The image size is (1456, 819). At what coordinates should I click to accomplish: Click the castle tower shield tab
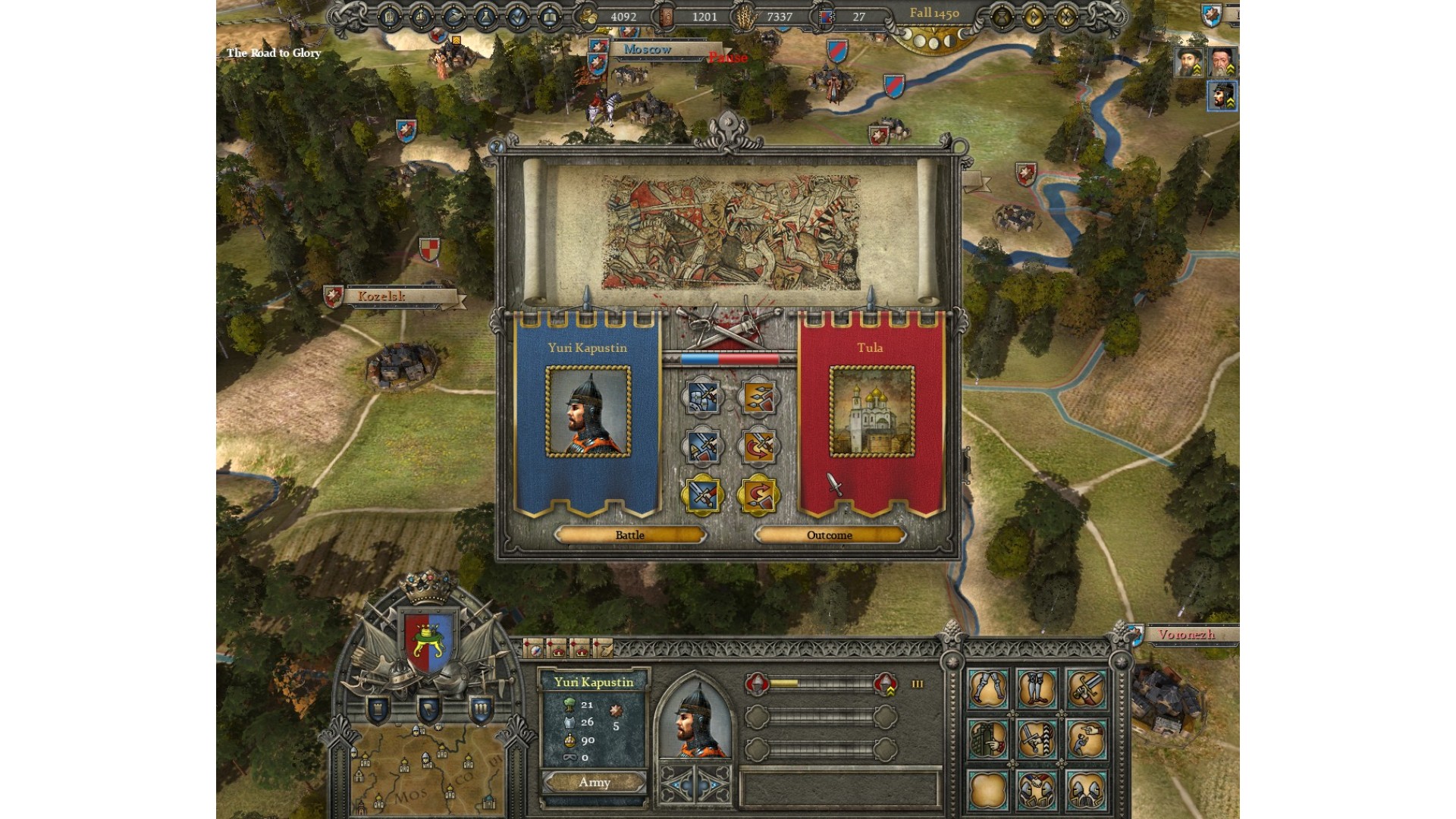coord(378,710)
